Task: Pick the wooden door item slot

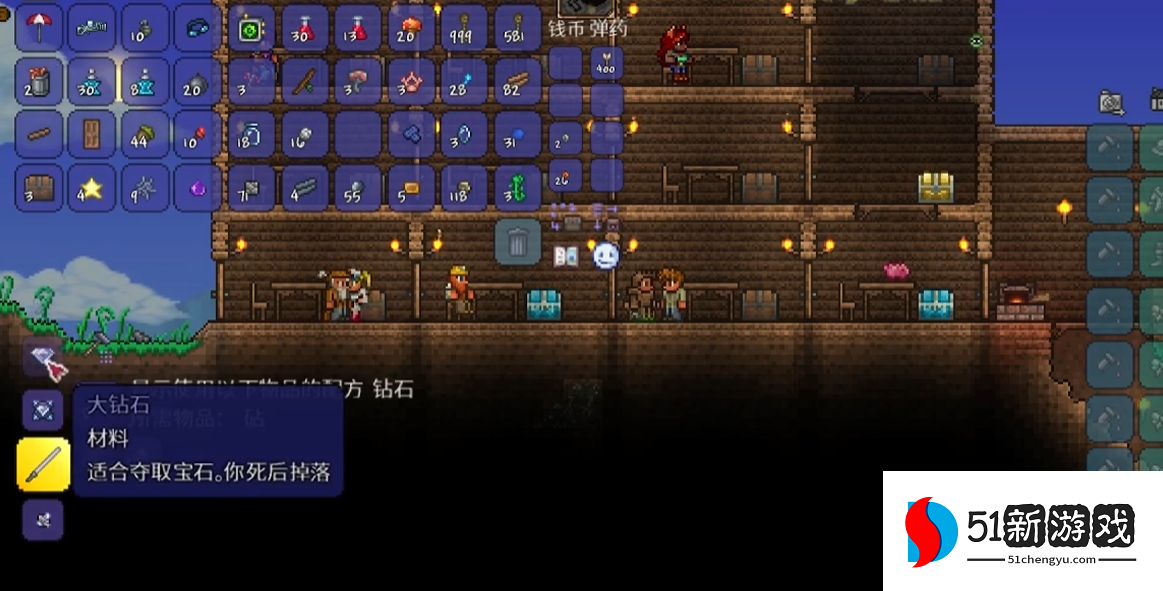Action: pyautogui.click(x=92, y=135)
